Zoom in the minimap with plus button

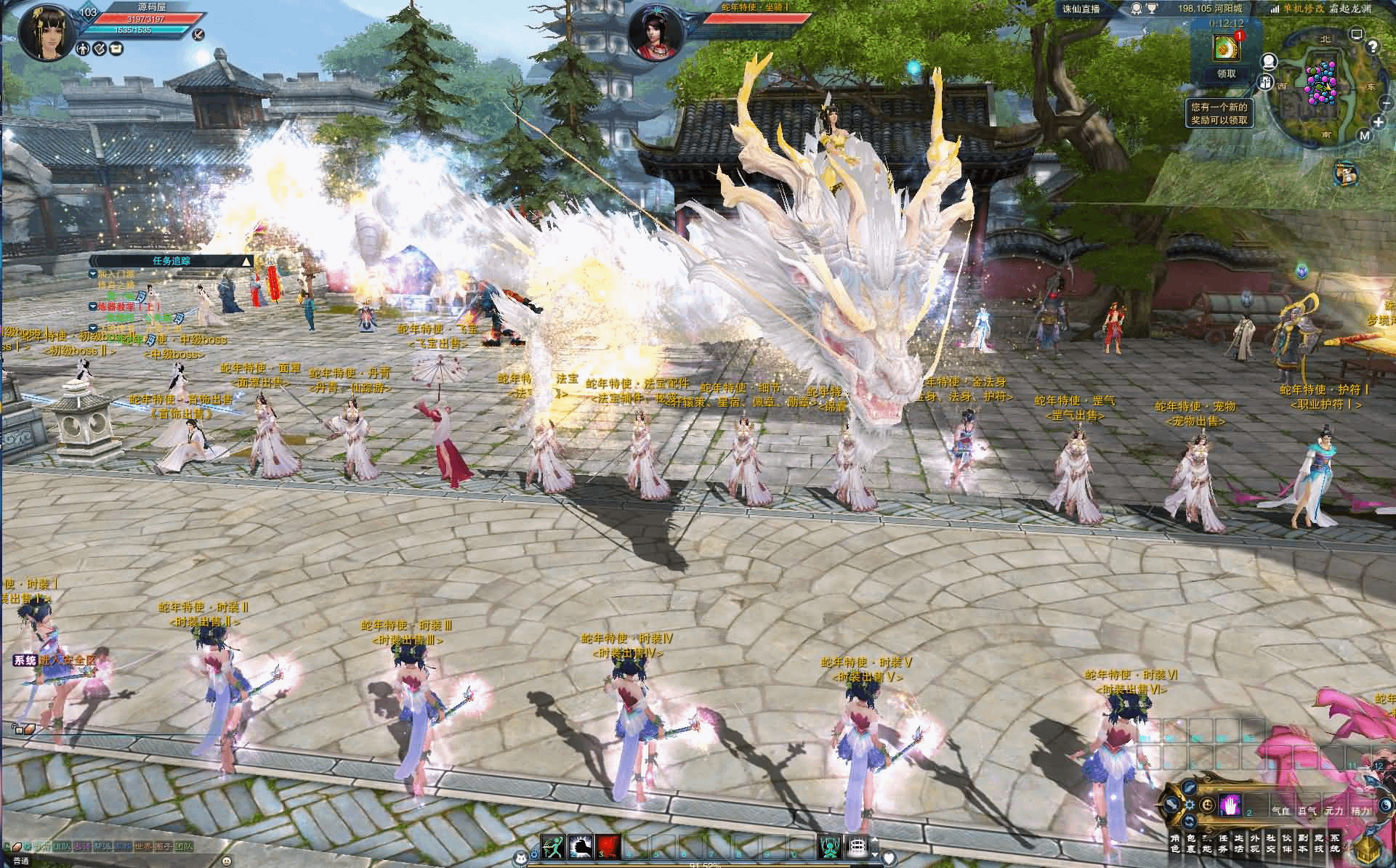(1379, 122)
